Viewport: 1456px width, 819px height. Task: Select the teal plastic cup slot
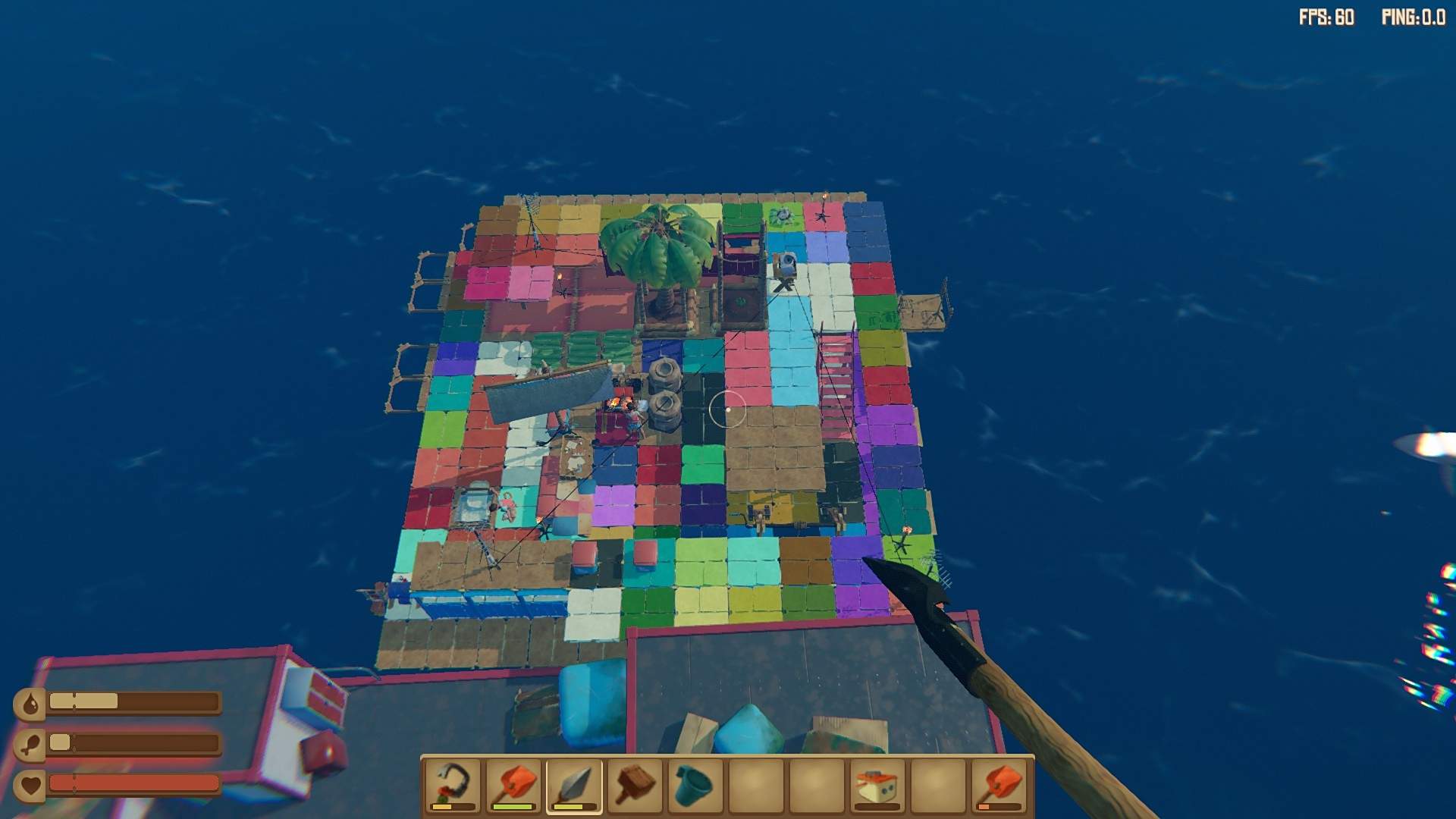point(696,786)
